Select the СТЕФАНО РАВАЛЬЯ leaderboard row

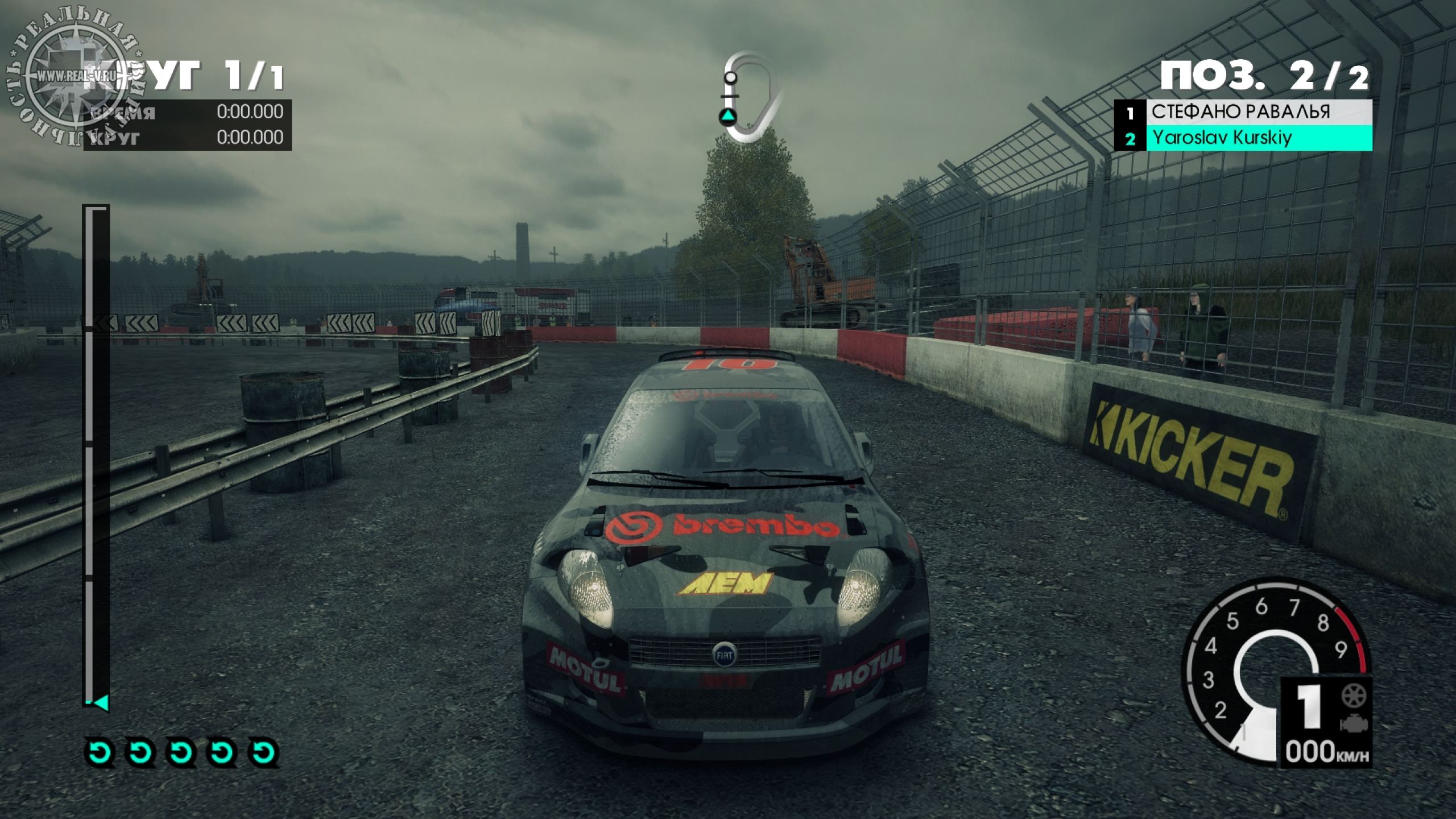coord(1243,112)
